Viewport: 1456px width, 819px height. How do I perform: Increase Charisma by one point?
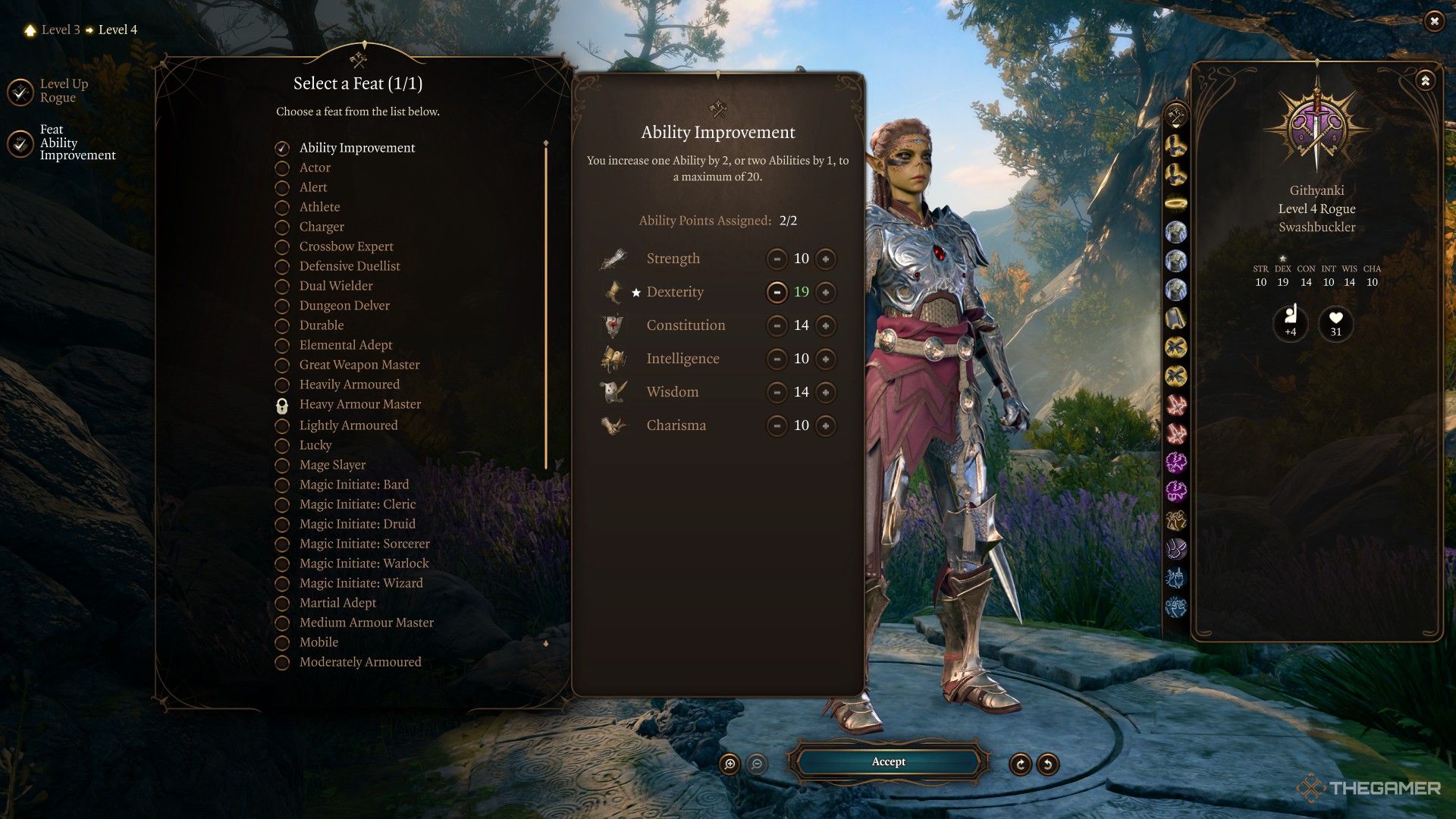825,426
